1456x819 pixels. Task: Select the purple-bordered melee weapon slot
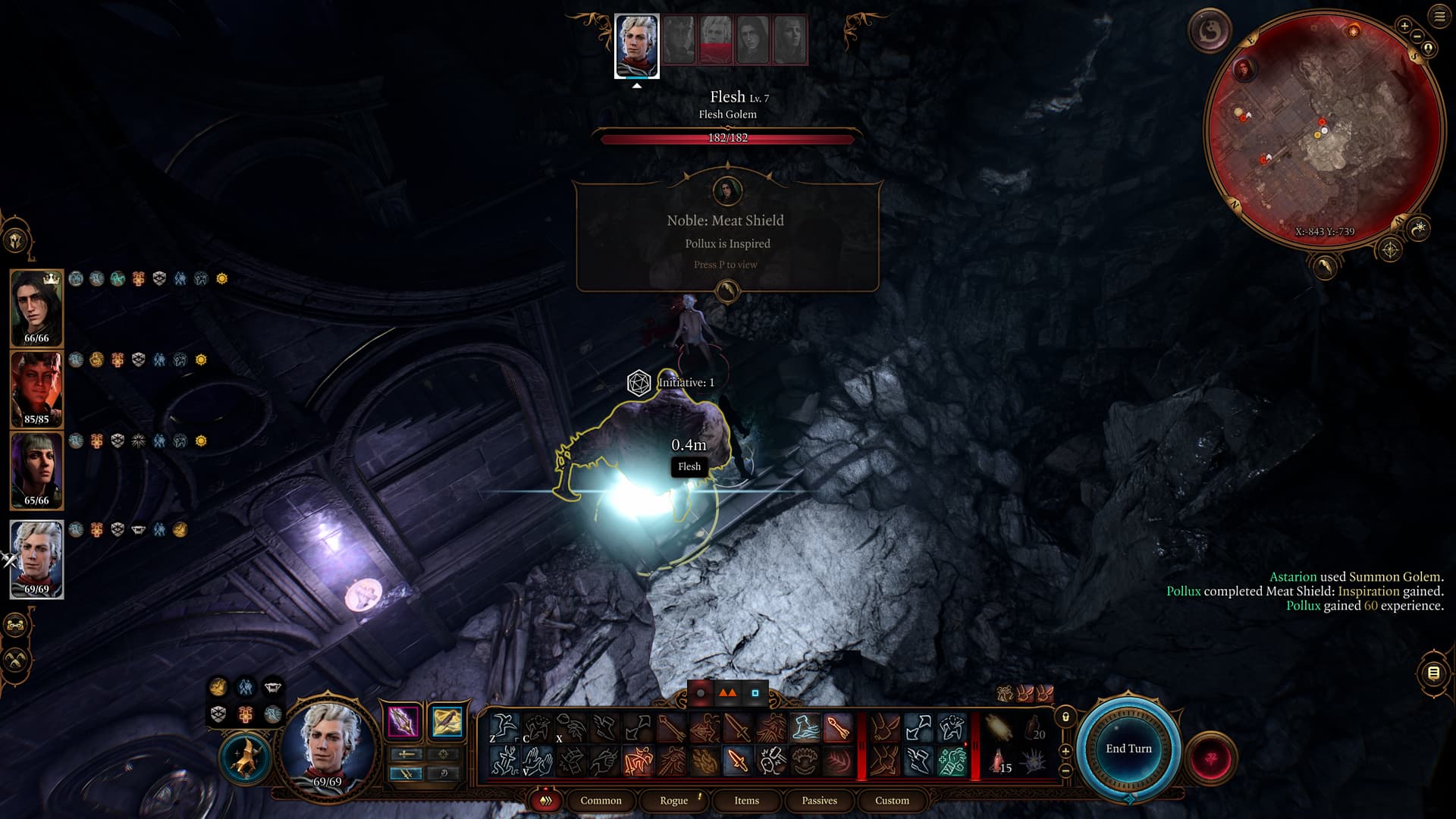(403, 721)
